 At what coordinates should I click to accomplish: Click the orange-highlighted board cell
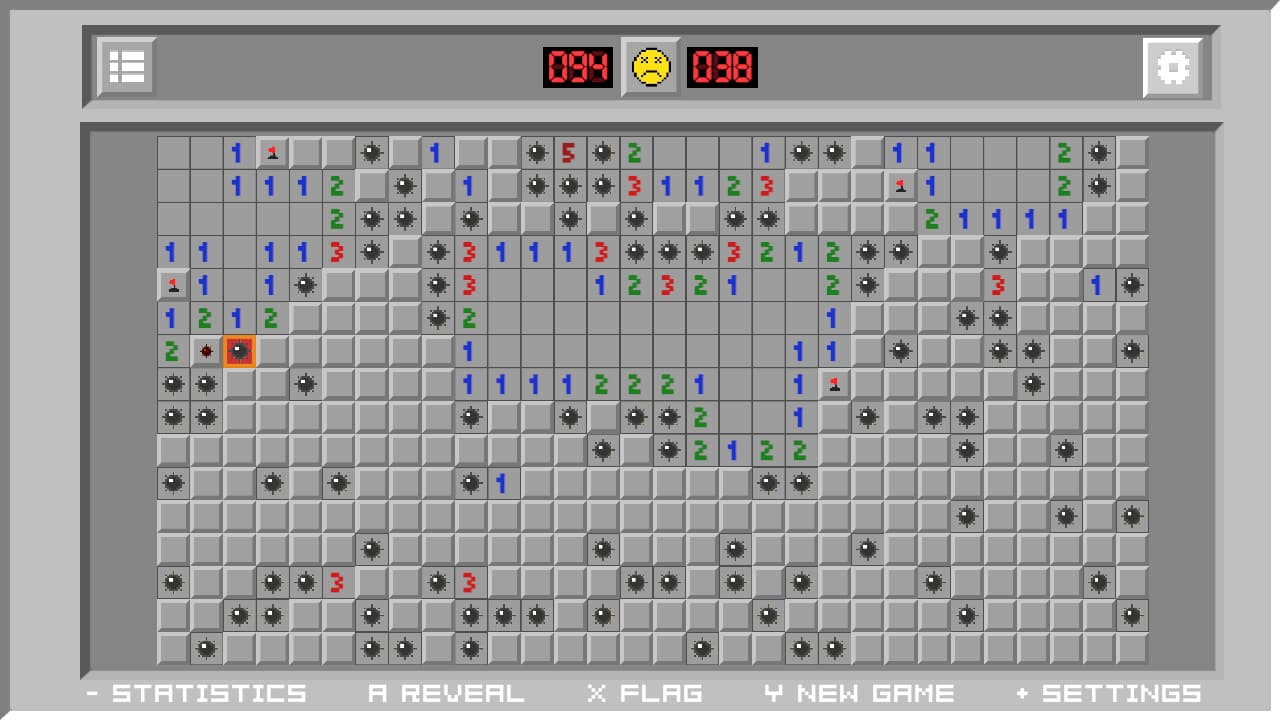click(x=240, y=351)
